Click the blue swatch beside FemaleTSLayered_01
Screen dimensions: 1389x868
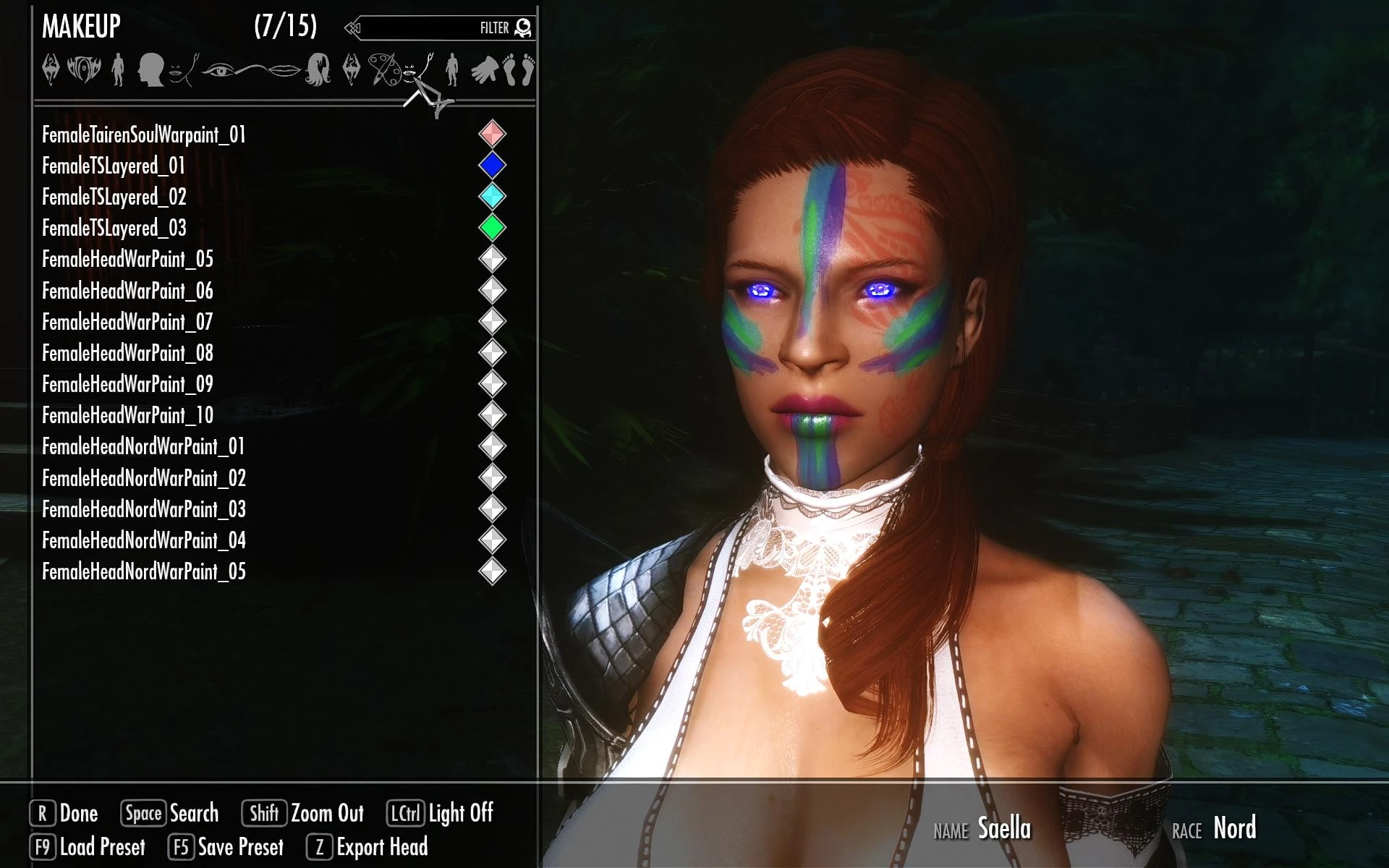(493, 166)
